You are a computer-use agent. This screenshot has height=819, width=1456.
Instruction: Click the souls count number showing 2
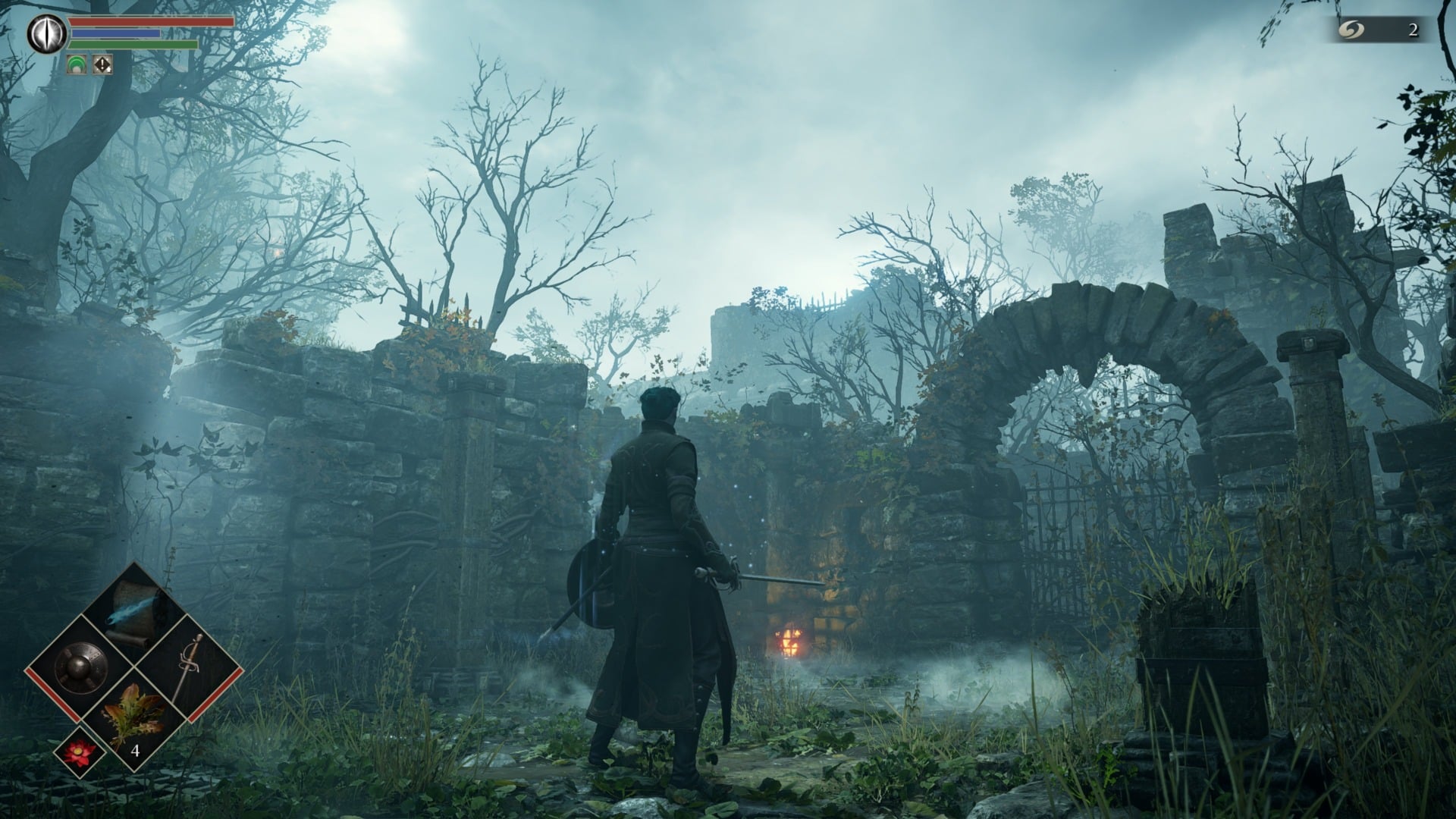(1414, 30)
